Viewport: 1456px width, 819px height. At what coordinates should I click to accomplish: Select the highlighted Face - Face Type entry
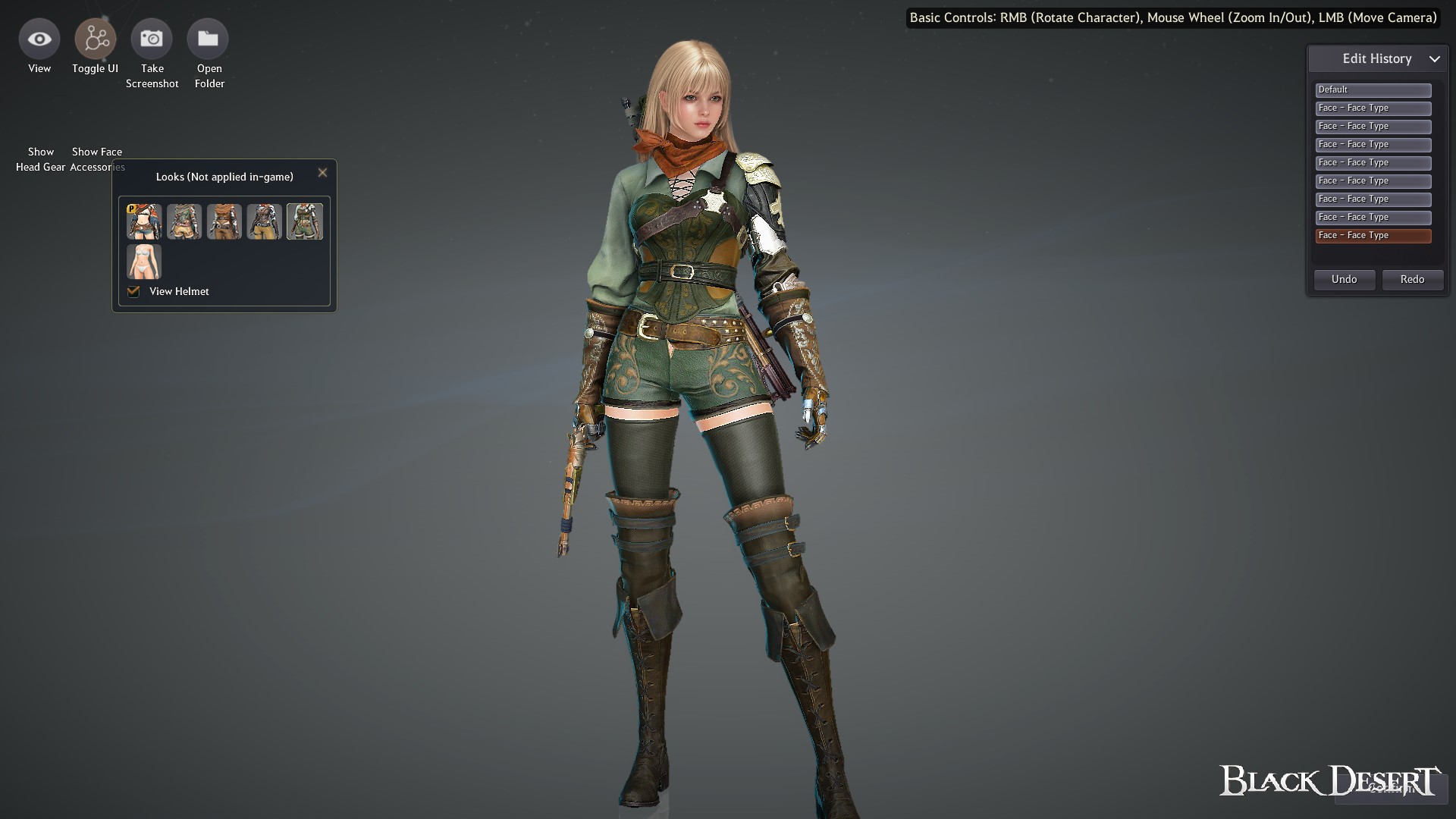(x=1373, y=236)
